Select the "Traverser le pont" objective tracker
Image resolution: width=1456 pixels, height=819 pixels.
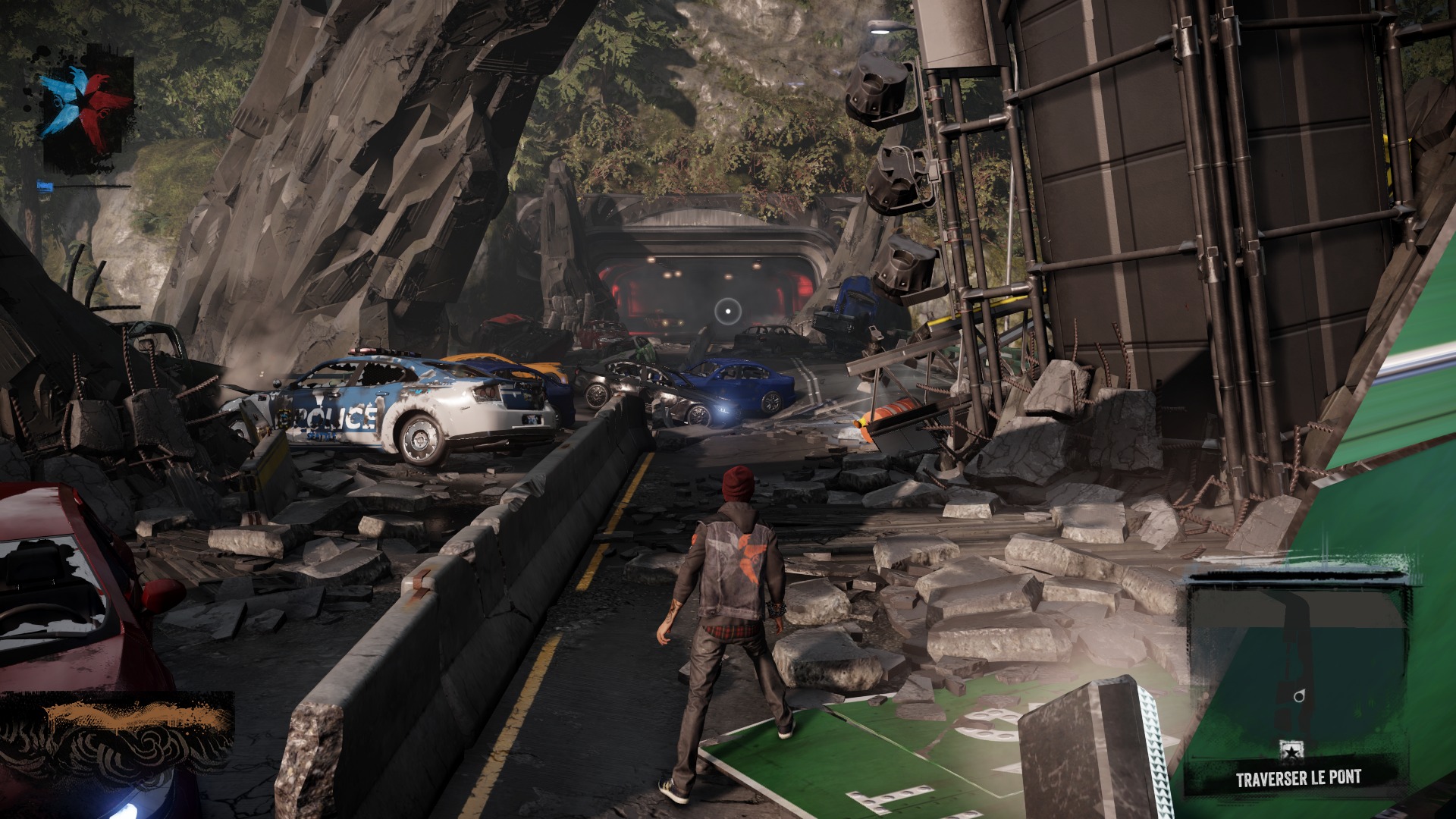click(x=1298, y=779)
